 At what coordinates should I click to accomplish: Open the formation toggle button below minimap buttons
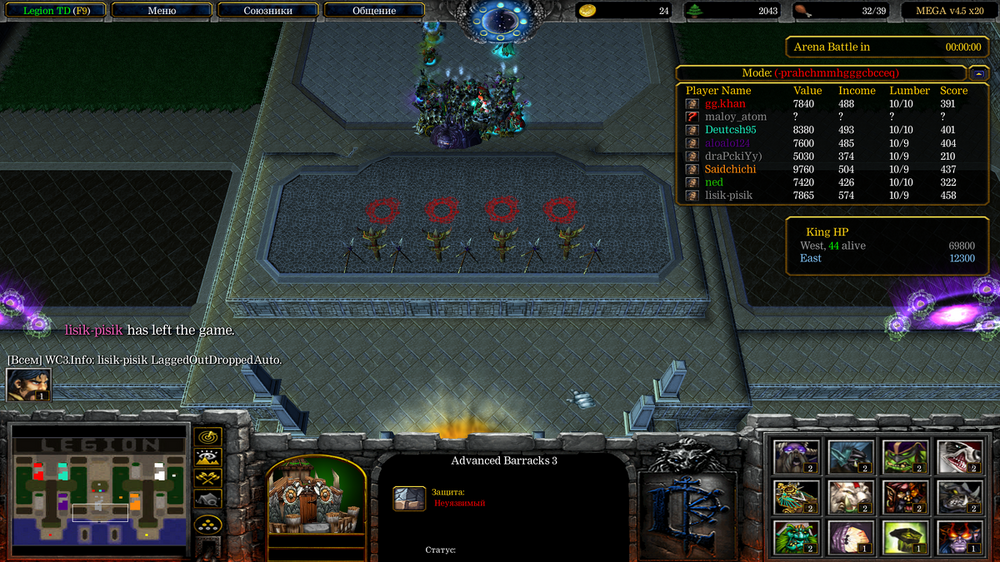(x=208, y=523)
